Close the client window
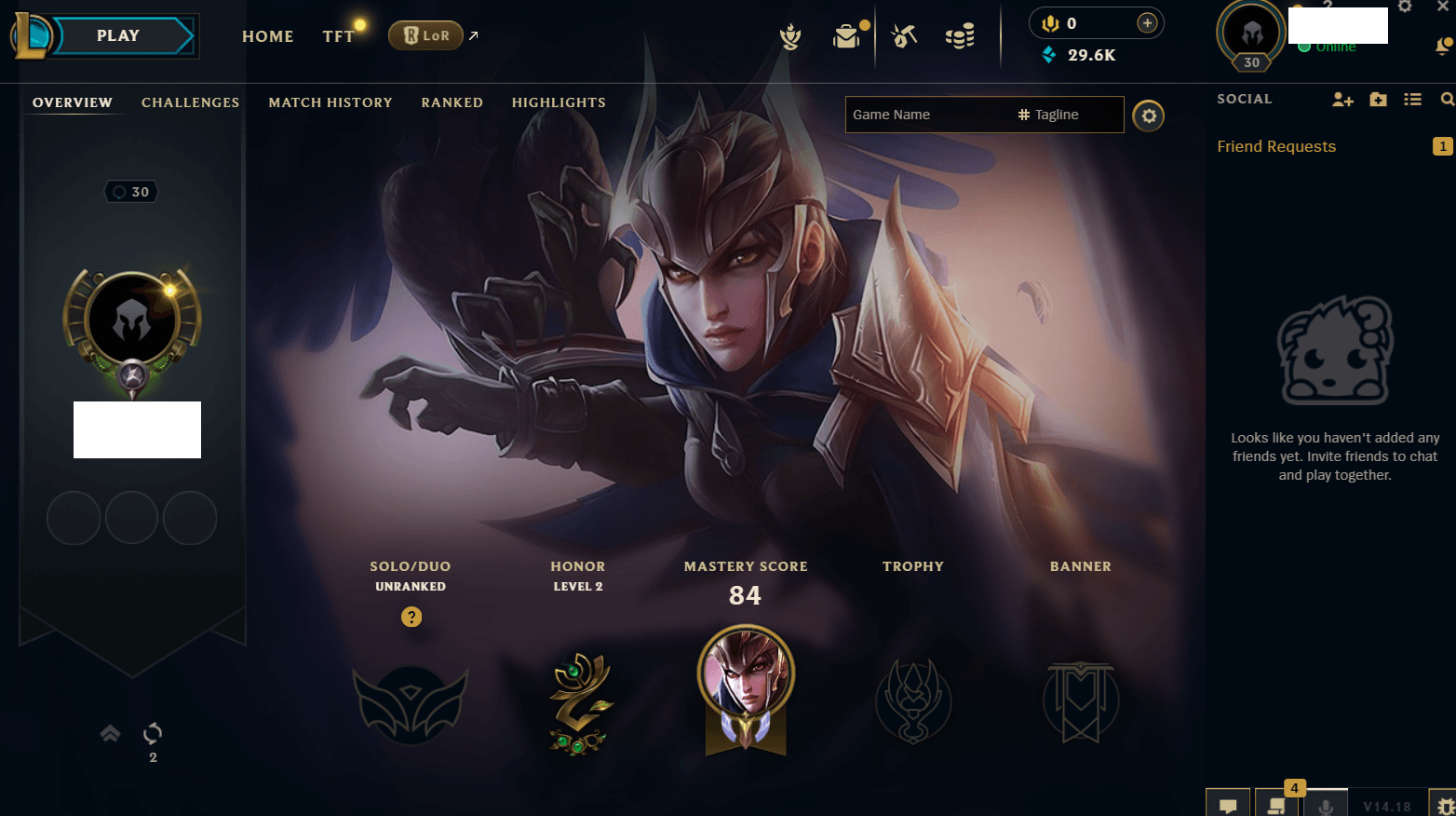This screenshot has width=1456, height=816. [1442, 7]
